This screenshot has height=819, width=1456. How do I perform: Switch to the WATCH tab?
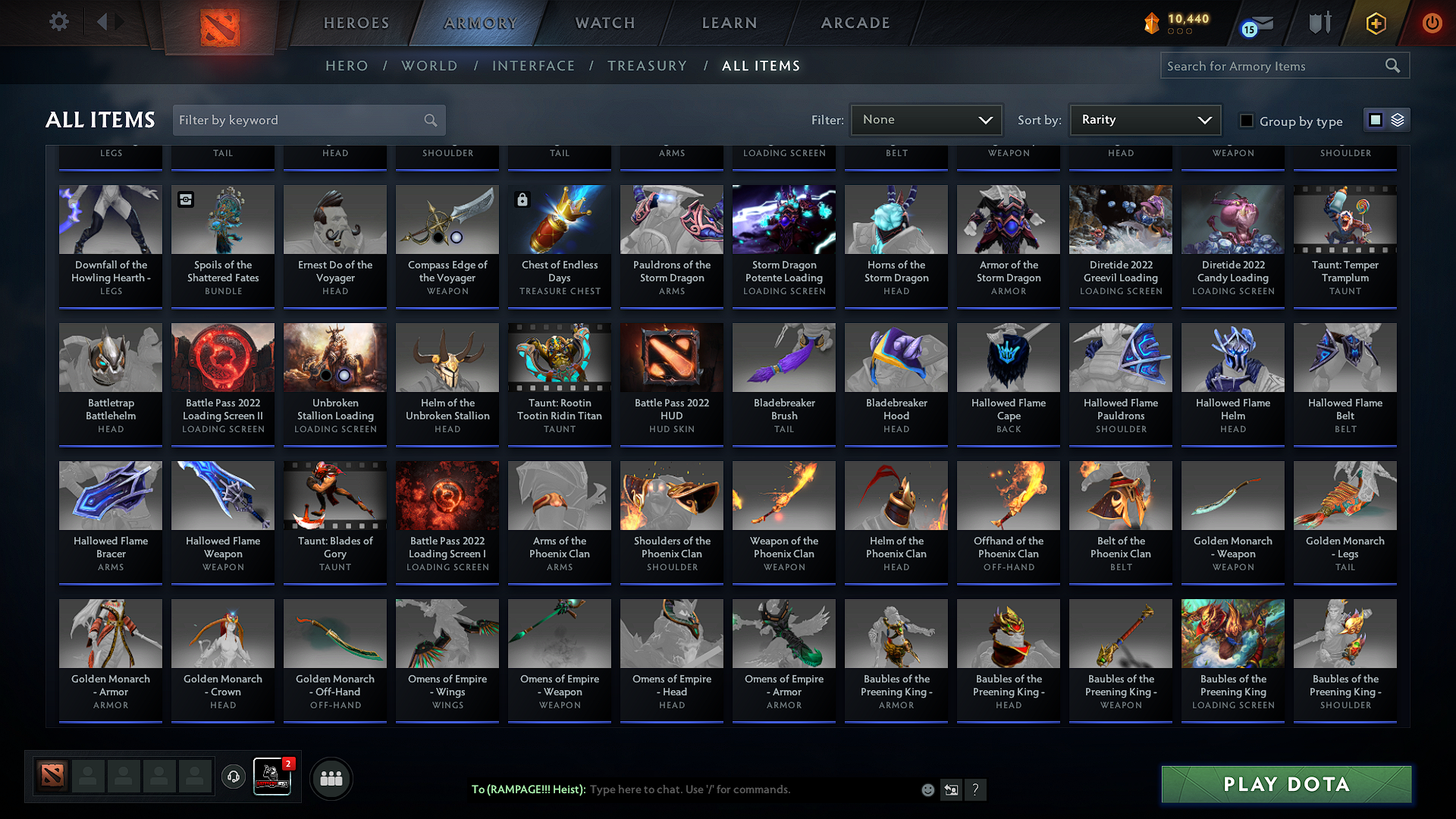coord(604,23)
